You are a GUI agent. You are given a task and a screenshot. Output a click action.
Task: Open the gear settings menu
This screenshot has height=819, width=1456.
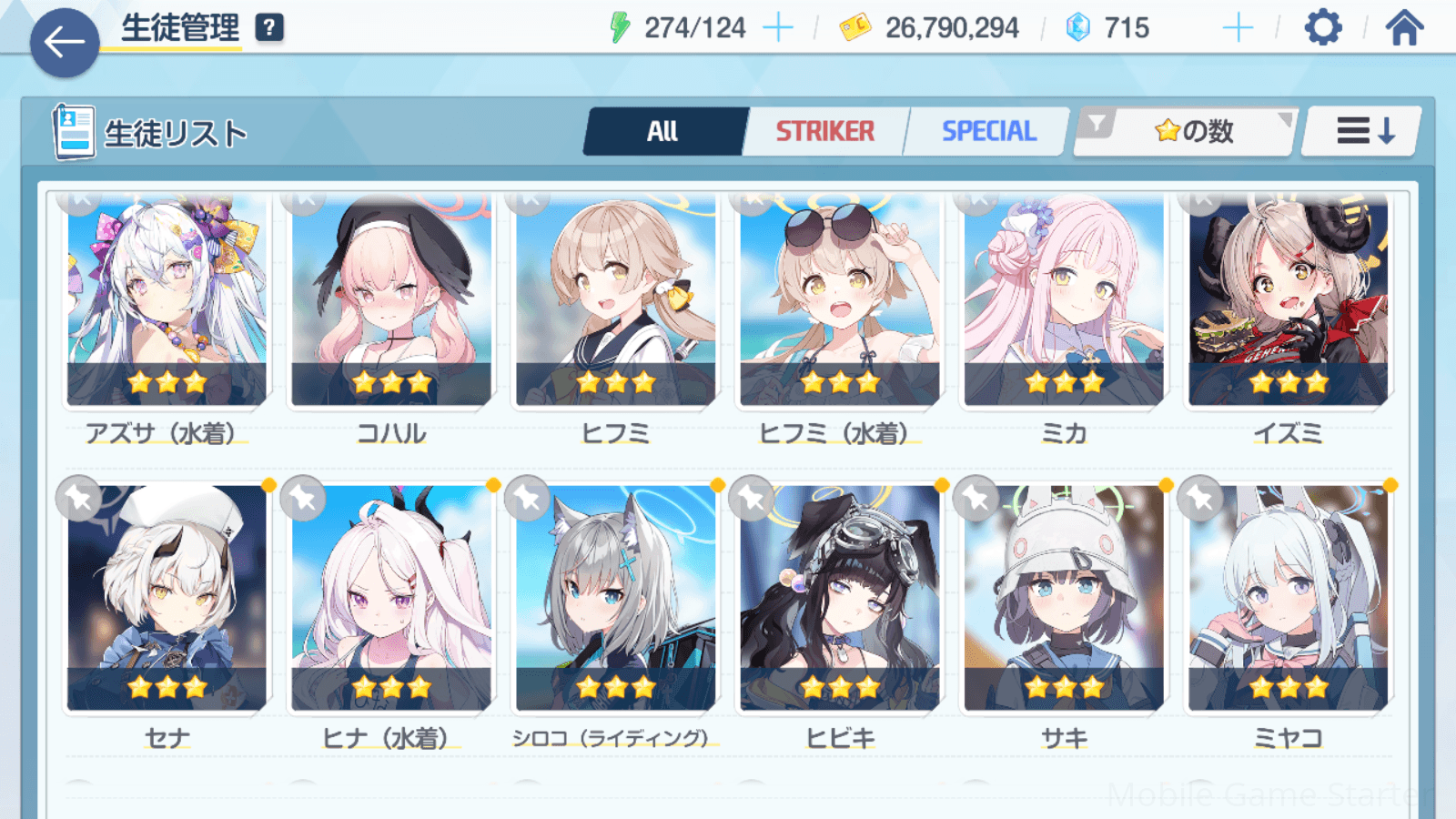[x=1322, y=28]
